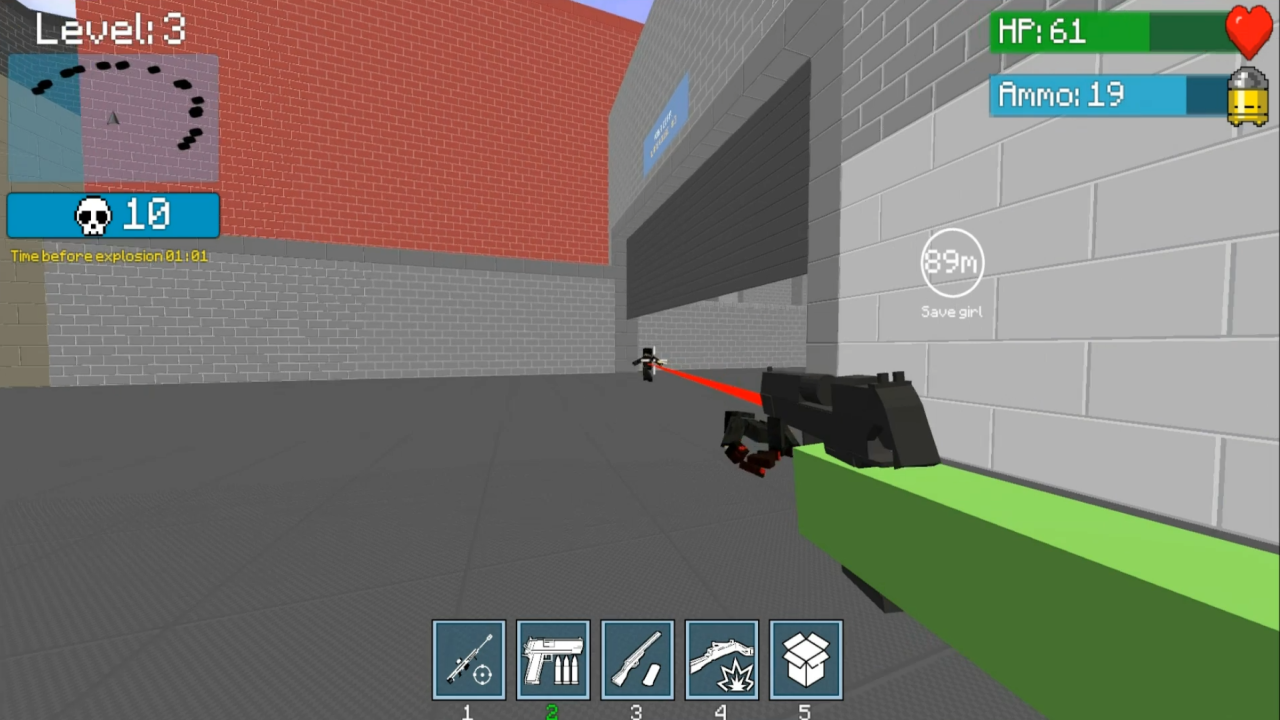Expand the kill counter panel
Screen dimensions: 1280x720
pos(113,214)
